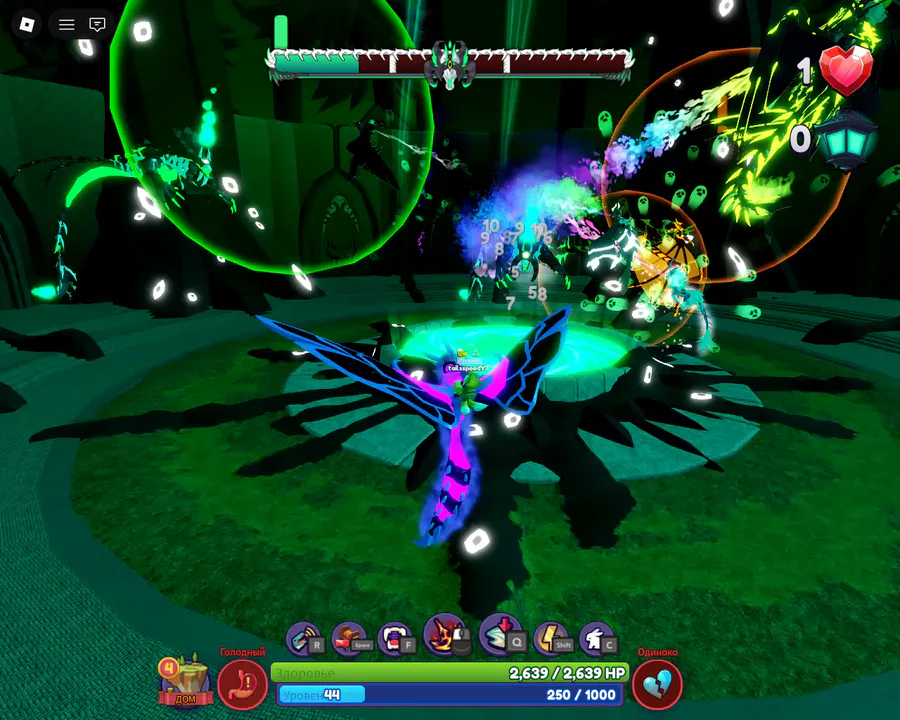Click the Одиноко broken heart icon
The width and height of the screenshot is (900, 720).
pyautogui.click(x=657, y=685)
